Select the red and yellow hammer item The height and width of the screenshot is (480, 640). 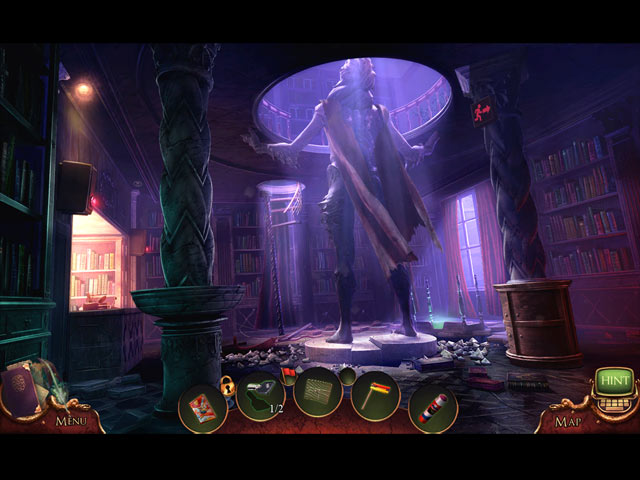(376, 395)
